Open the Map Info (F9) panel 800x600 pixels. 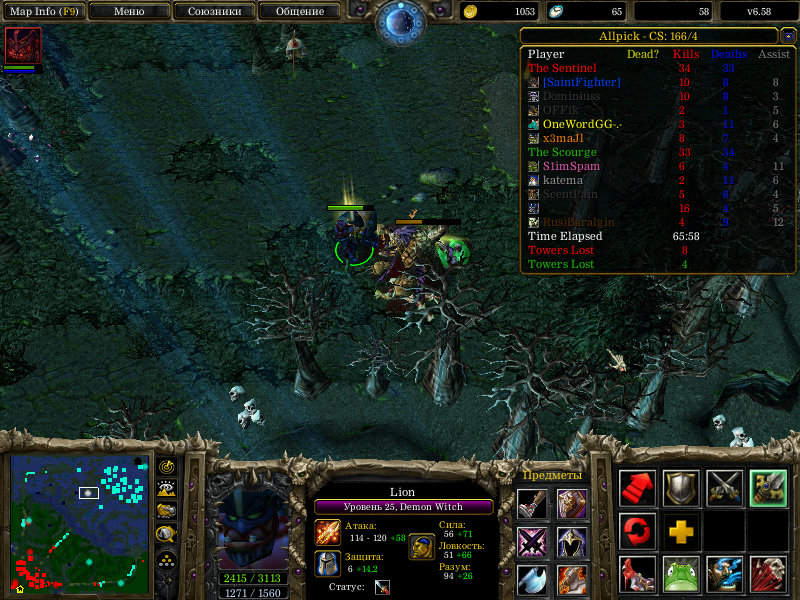(42, 11)
